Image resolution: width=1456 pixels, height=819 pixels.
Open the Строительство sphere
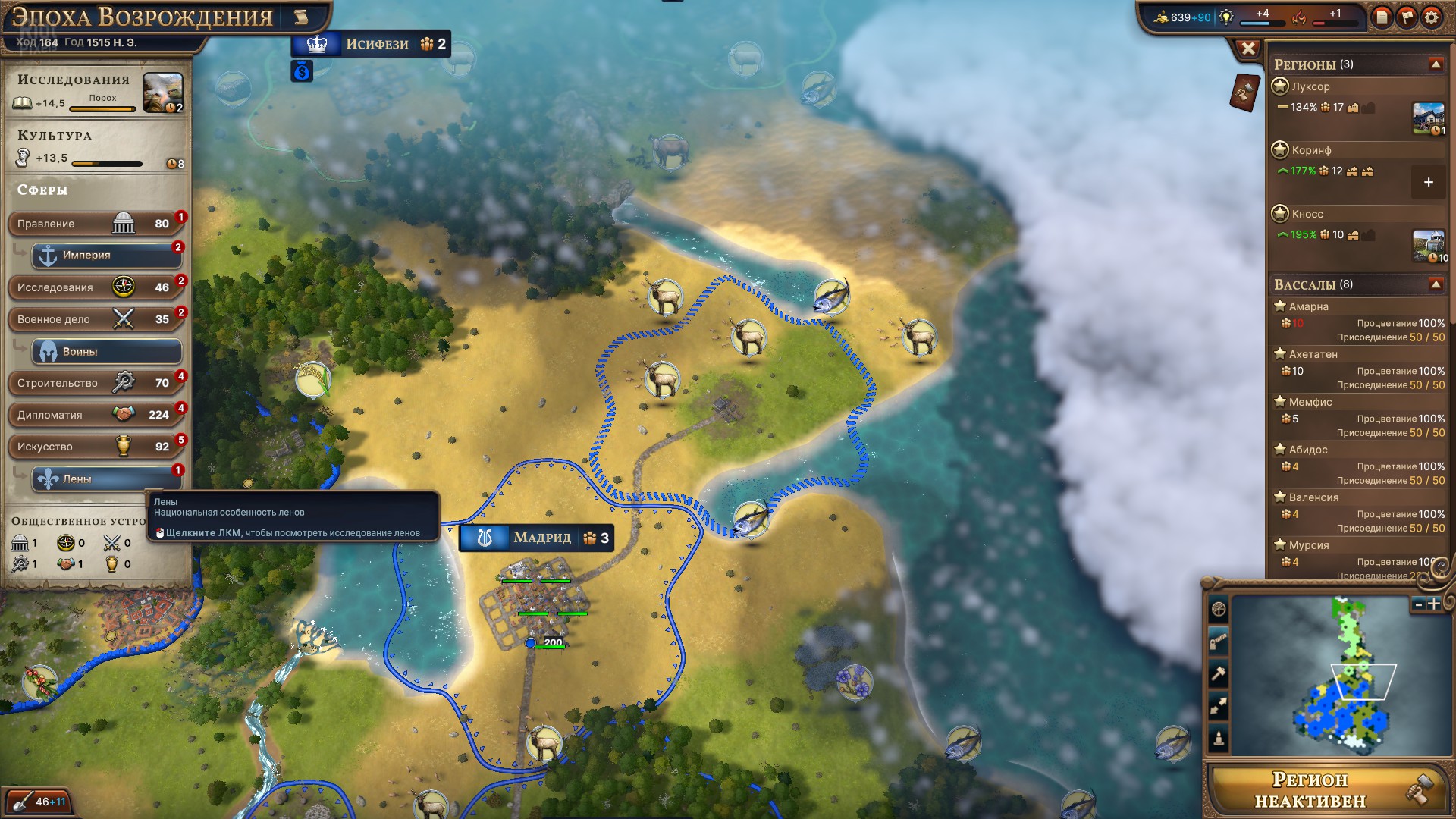[x=95, y=383]
